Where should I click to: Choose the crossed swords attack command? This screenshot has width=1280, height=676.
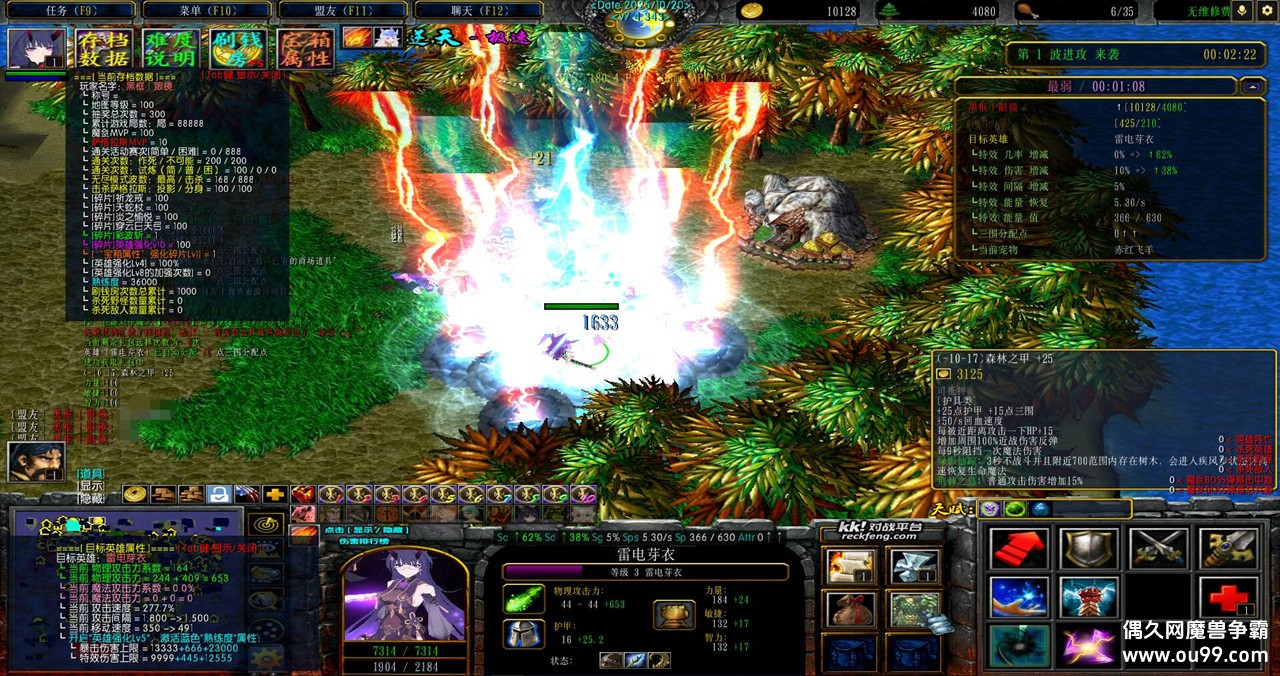click(1159, 550)
